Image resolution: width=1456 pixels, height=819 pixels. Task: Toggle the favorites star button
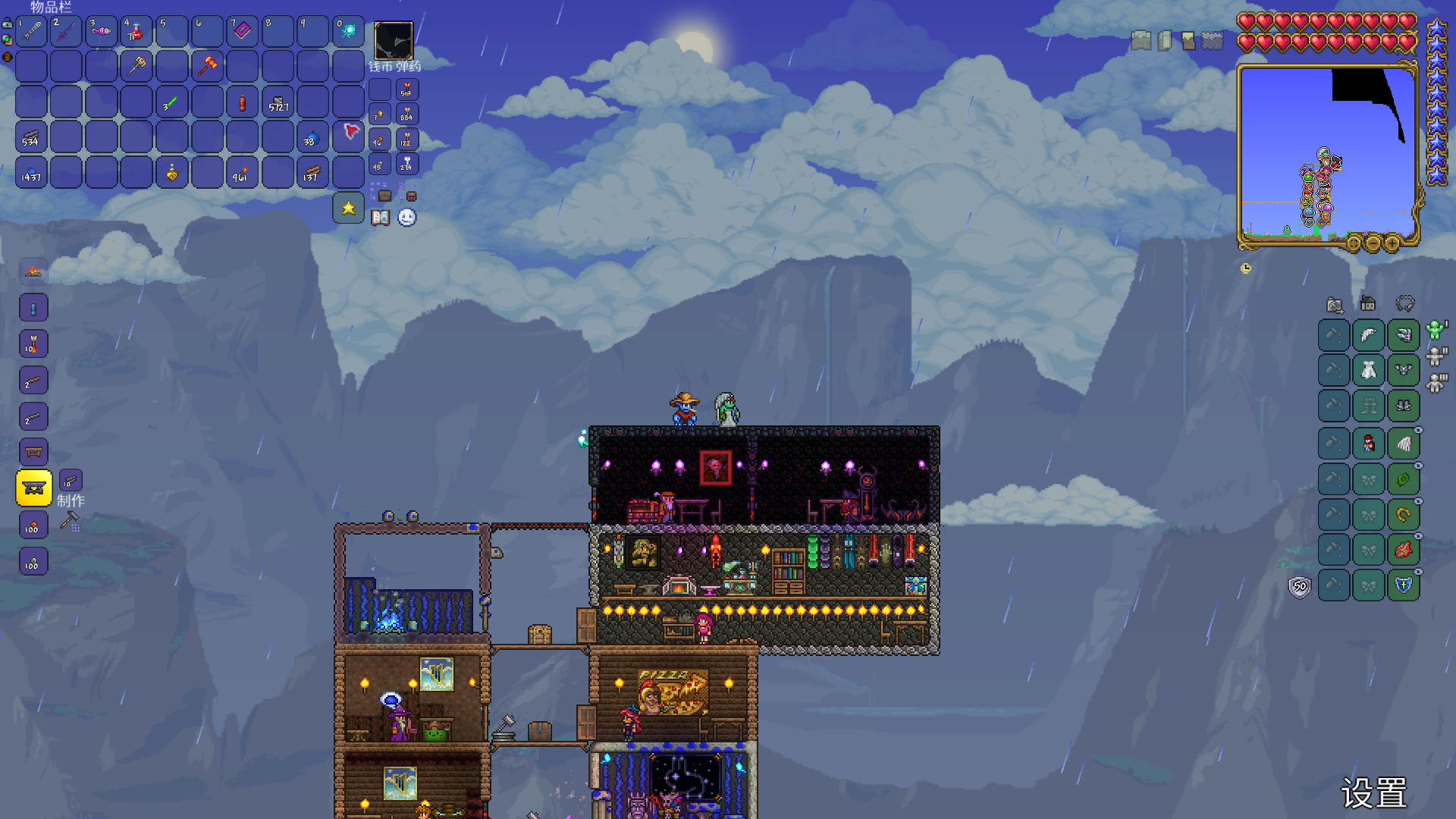(349, 208)
